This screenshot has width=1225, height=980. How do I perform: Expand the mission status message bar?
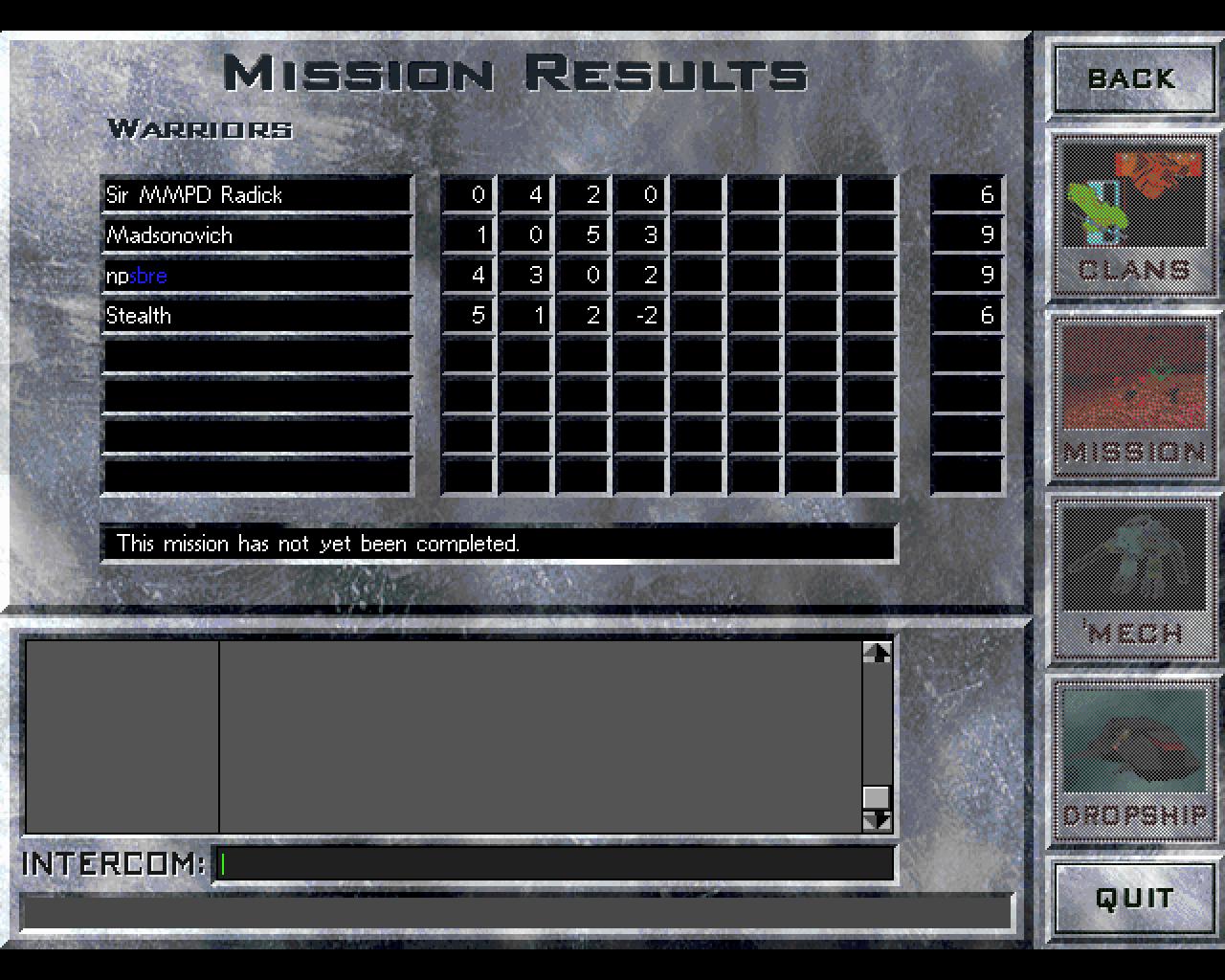(498, 544)
